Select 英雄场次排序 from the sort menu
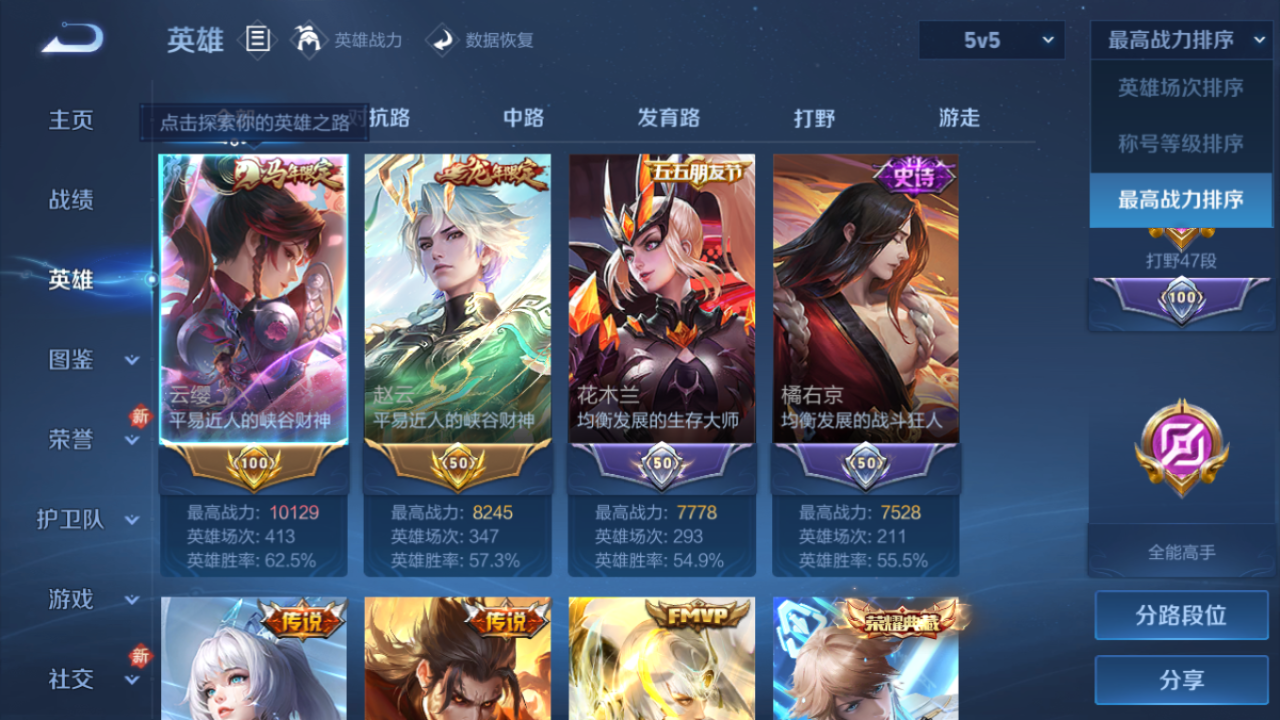Screen dimensions: 1280x720 pos(1180,87)
